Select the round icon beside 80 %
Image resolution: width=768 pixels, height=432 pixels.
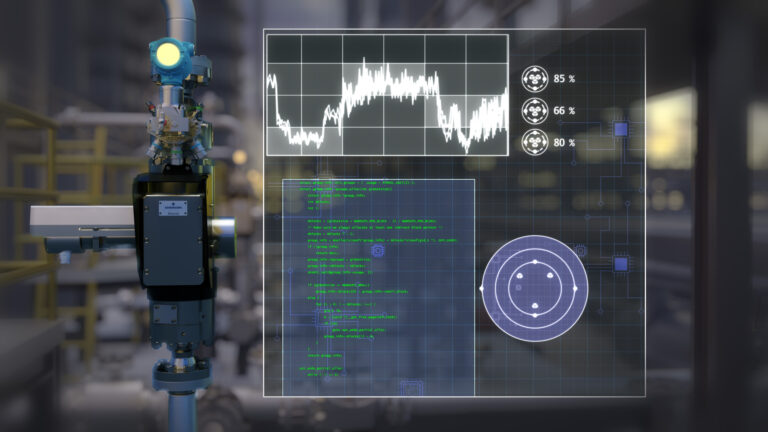click(x=534, y=142)
